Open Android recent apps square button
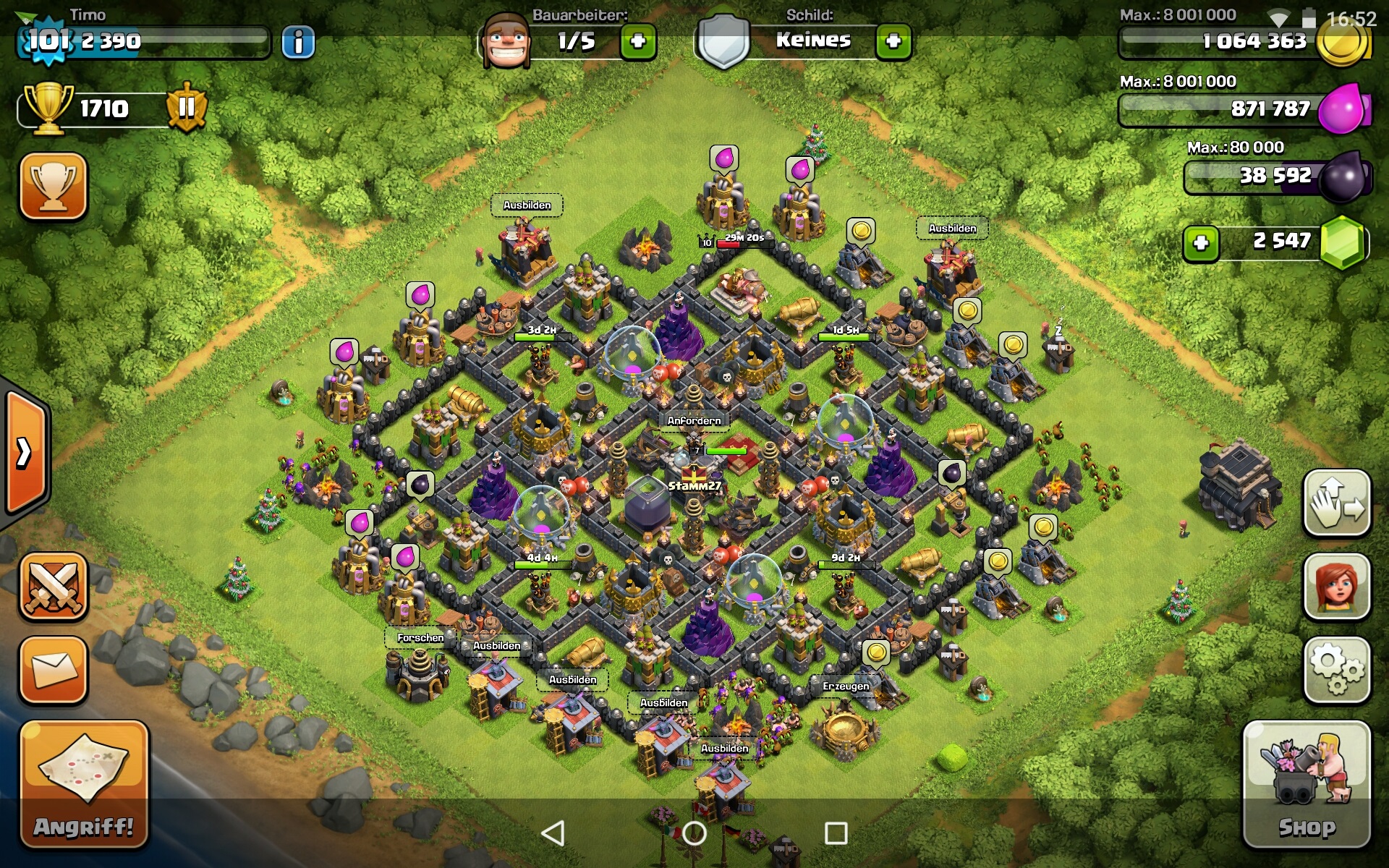 click(836, 833)
